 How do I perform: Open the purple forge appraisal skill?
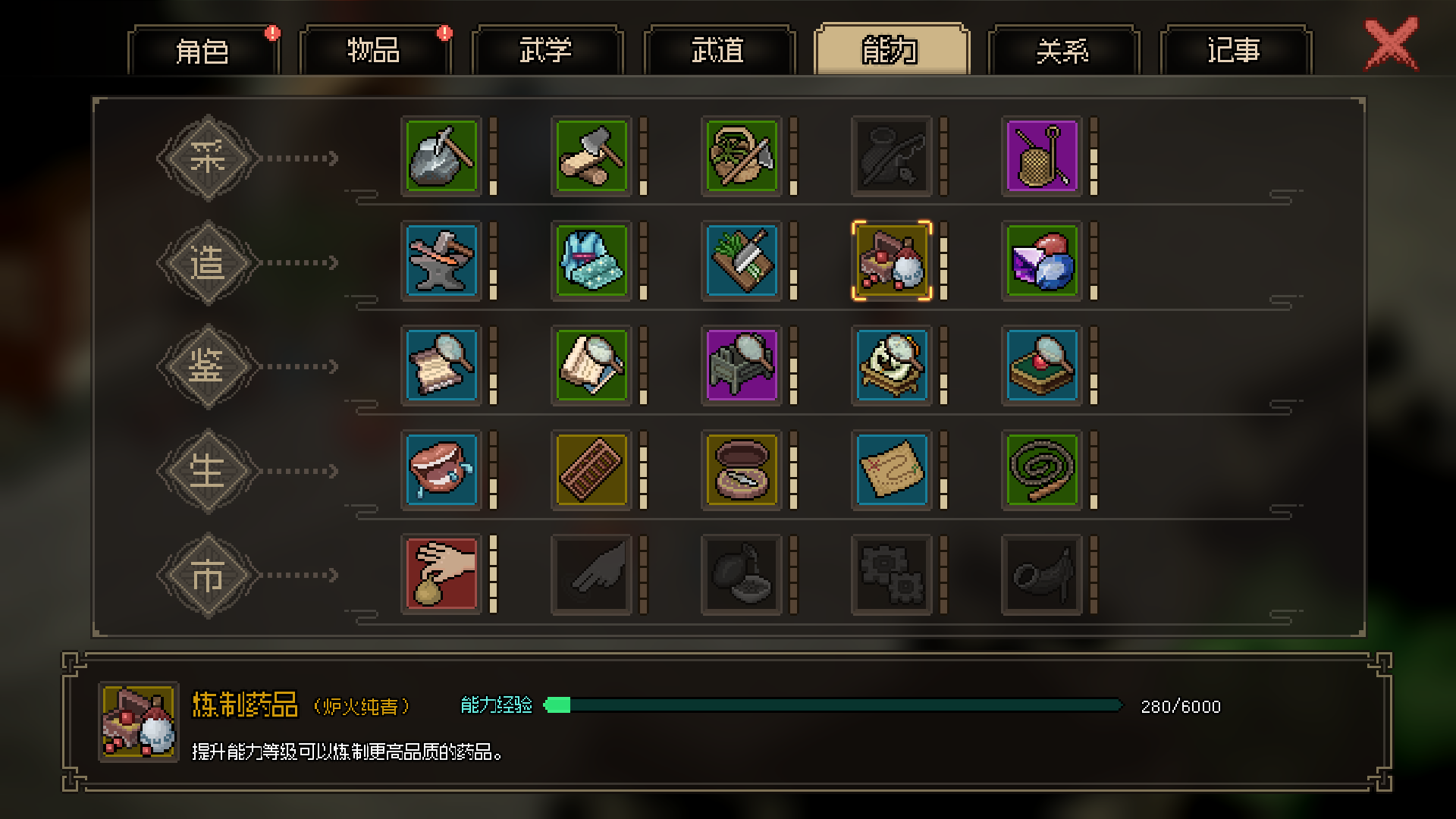(742, 366)
